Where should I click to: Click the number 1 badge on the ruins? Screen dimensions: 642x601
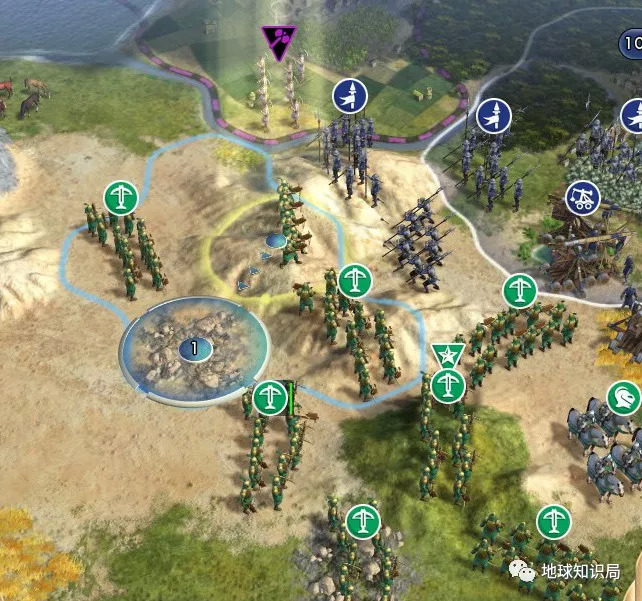click(192, 349)
